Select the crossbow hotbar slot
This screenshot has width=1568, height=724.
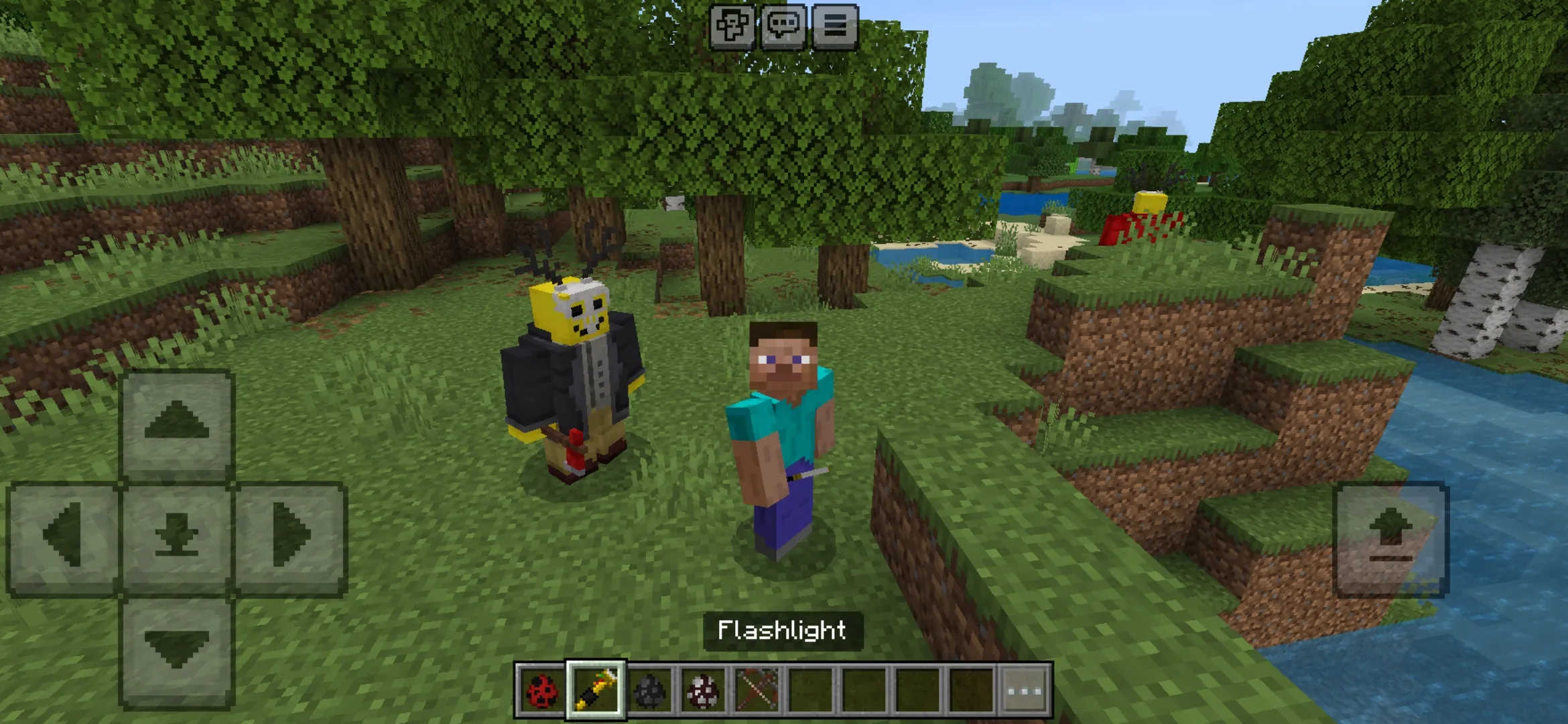click(x=757, y=690)
